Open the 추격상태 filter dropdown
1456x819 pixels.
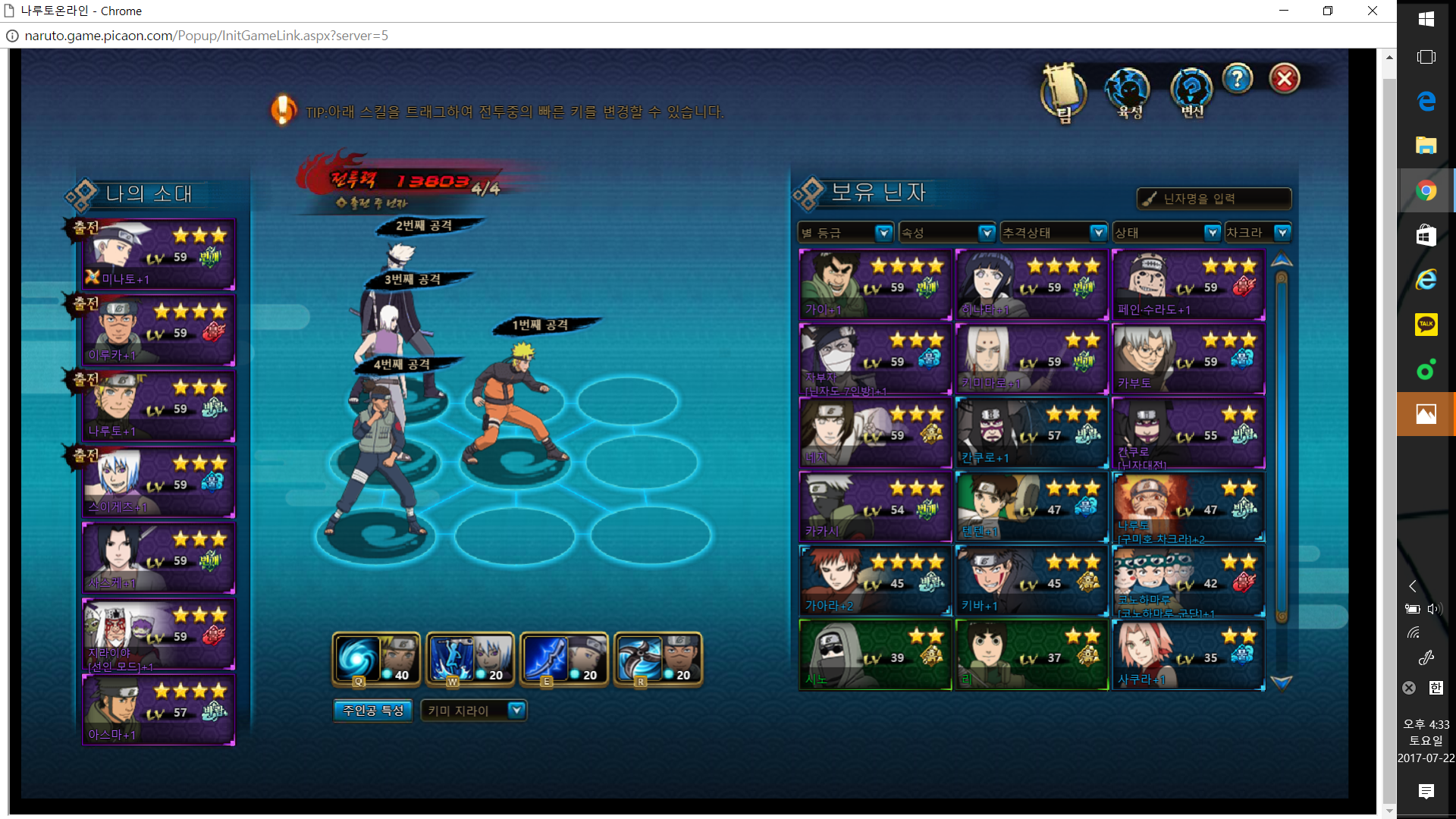coord(1053,233)
